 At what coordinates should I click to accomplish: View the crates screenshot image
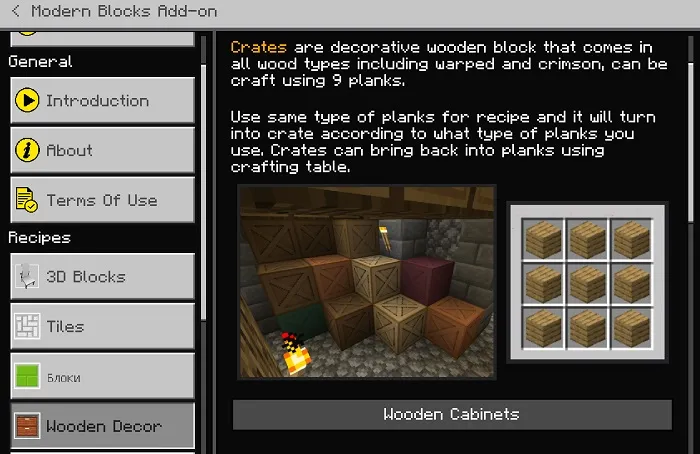point(367,282)
